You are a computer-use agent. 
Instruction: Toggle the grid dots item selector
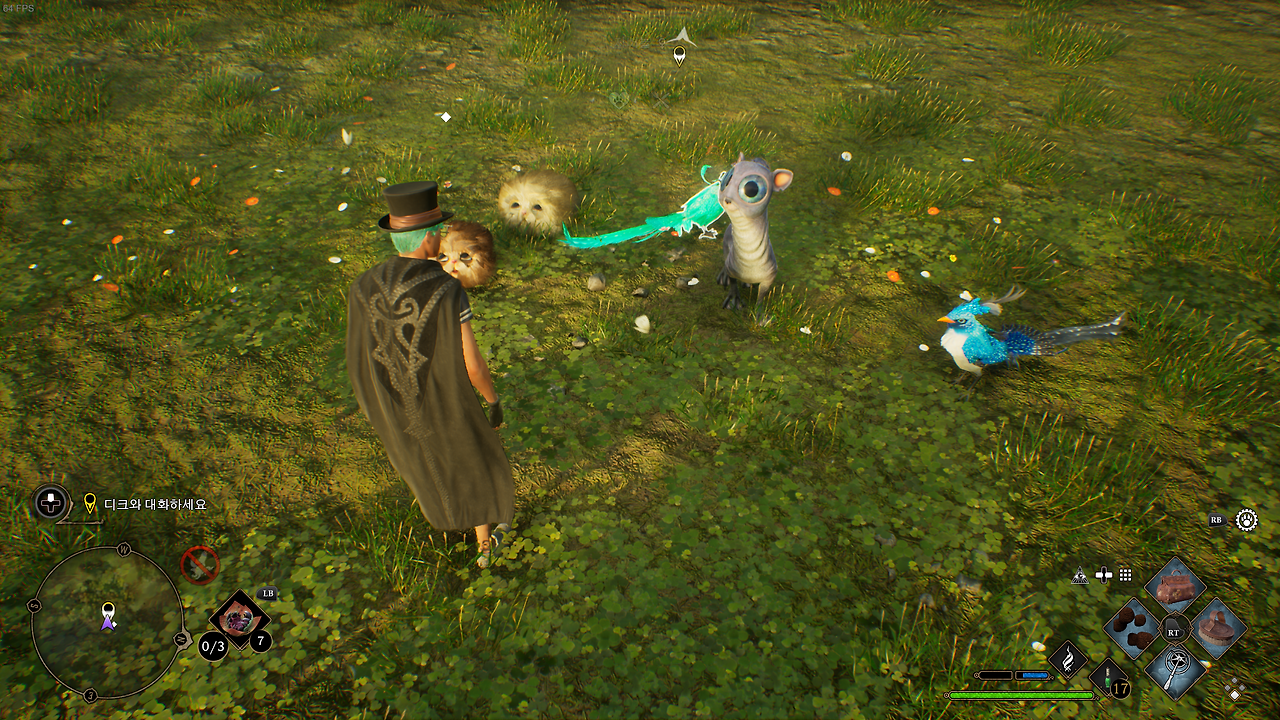tap(1125, 574)
